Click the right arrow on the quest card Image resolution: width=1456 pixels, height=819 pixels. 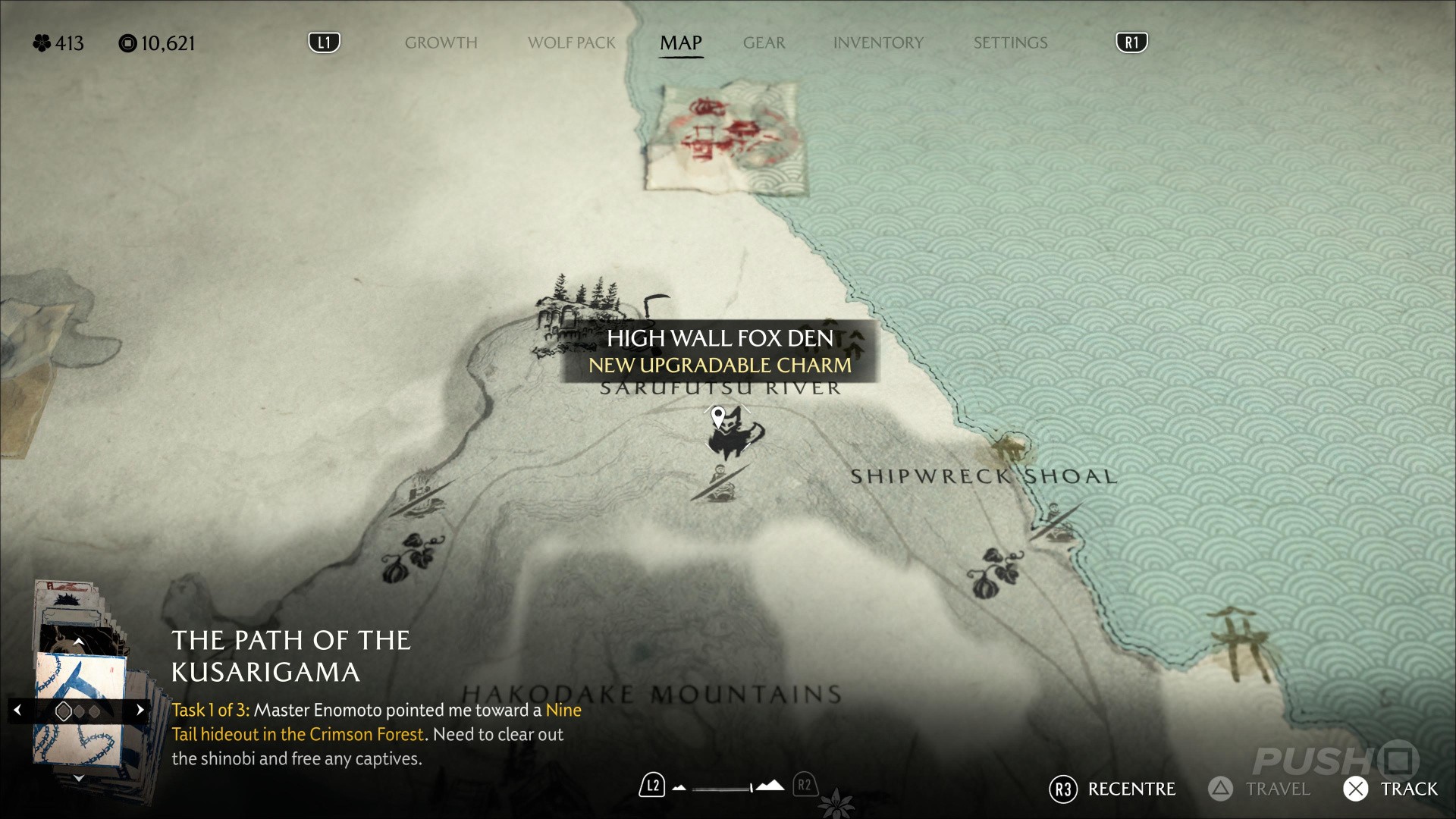[140, 711]
